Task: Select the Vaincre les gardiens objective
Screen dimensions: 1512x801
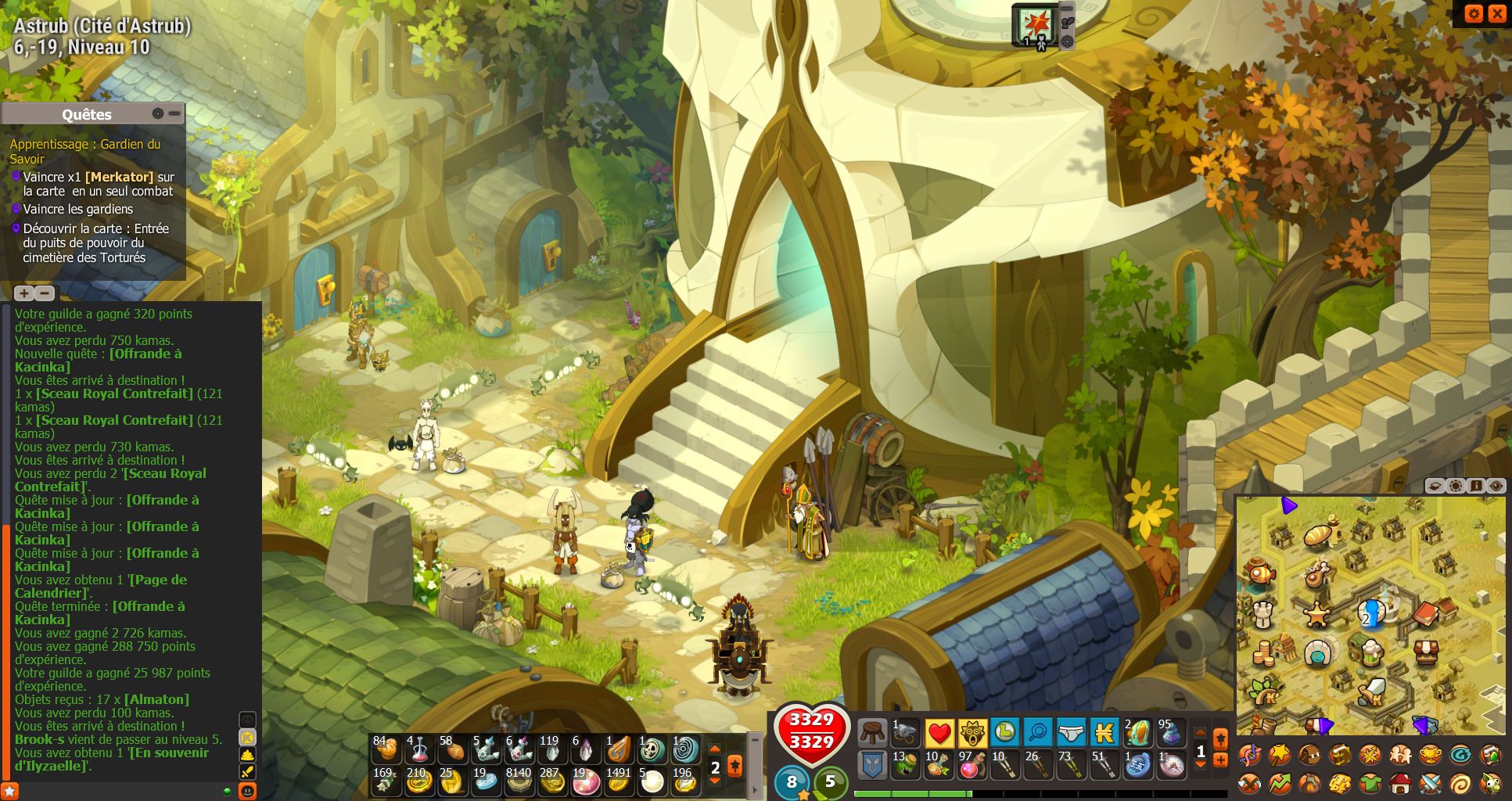Action: click(77, 209)
